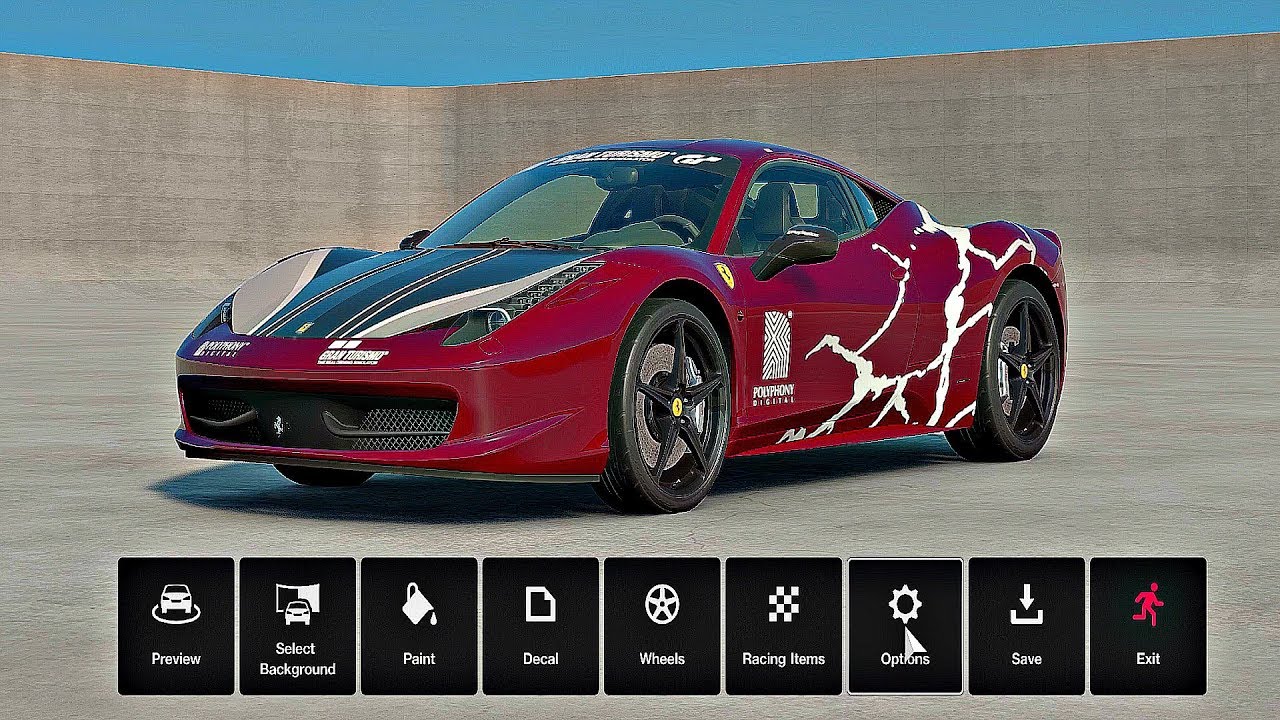Open the Paint menu
Screen dimensions: 1280x720
[419, 626]
